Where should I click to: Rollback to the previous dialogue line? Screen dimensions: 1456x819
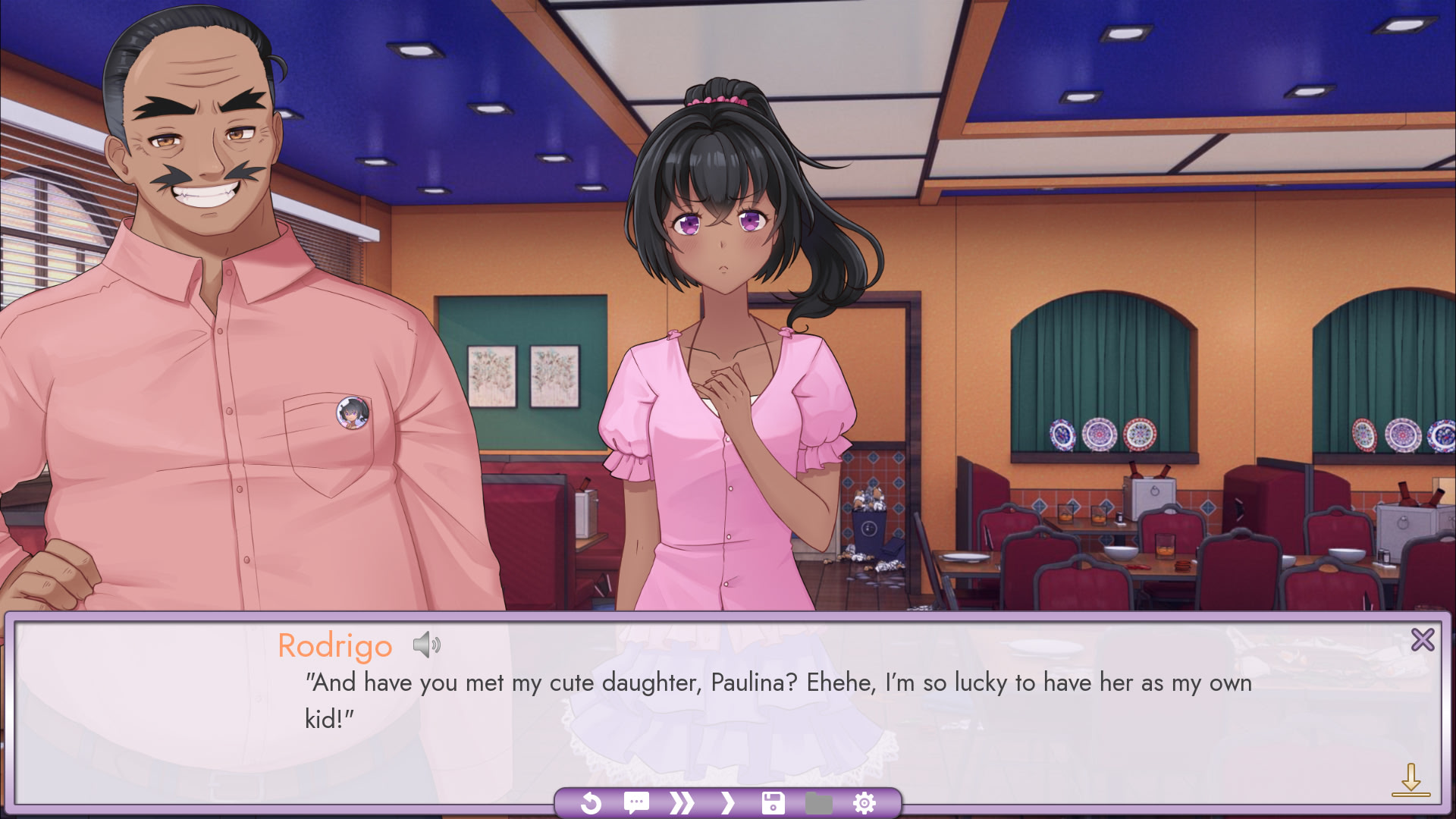point(593,802)
